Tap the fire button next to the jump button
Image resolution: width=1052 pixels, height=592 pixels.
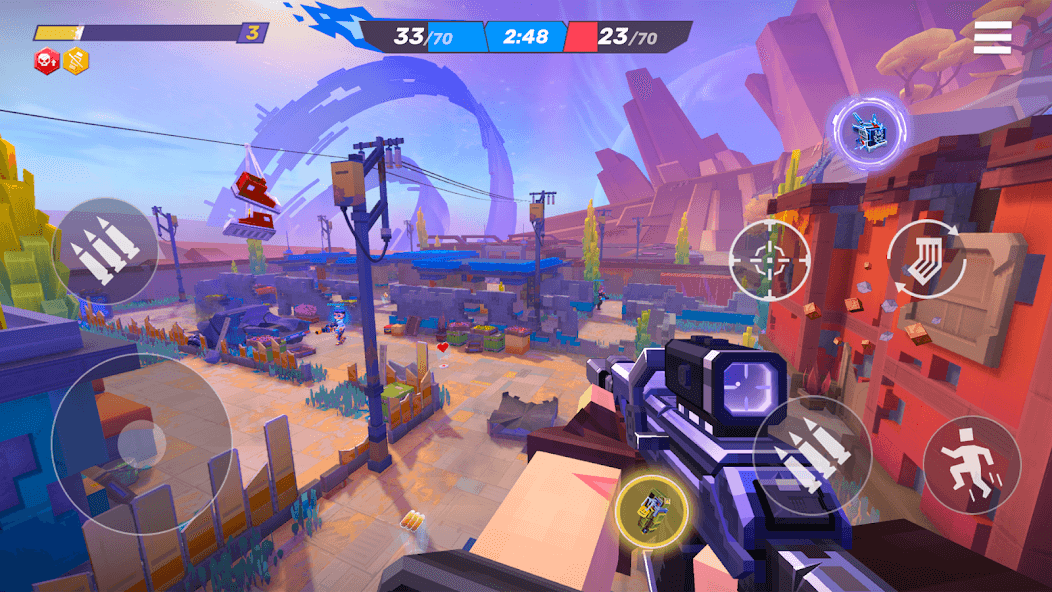point(812,457)
